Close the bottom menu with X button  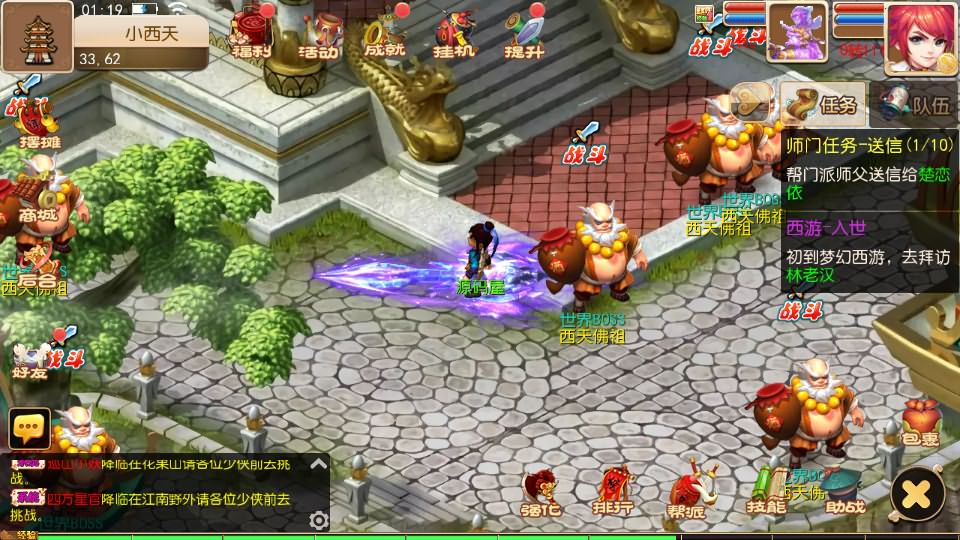click(x=917, y=492)
